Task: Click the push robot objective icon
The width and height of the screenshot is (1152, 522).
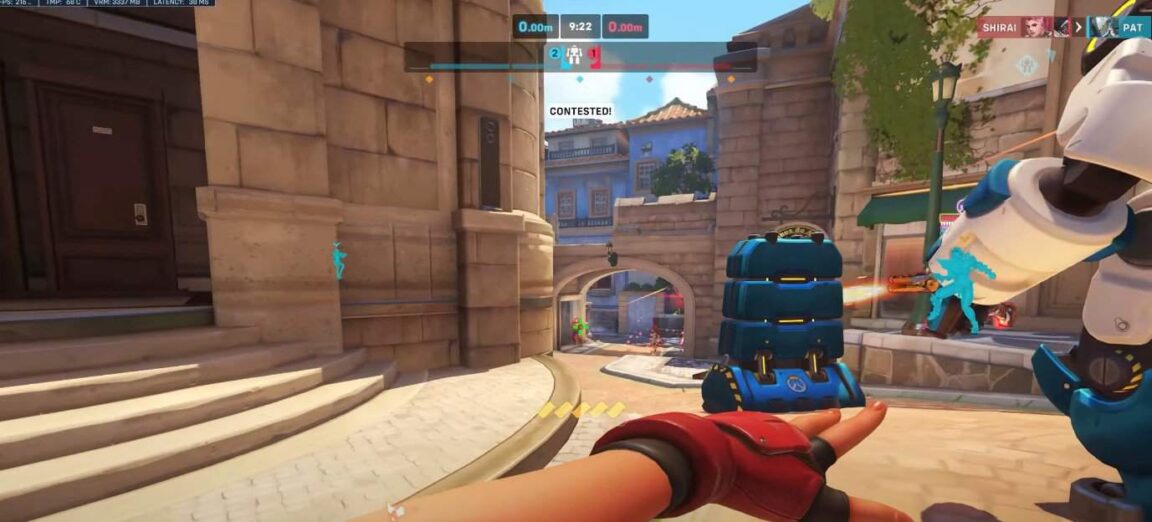Action: [x=574, y=56]
